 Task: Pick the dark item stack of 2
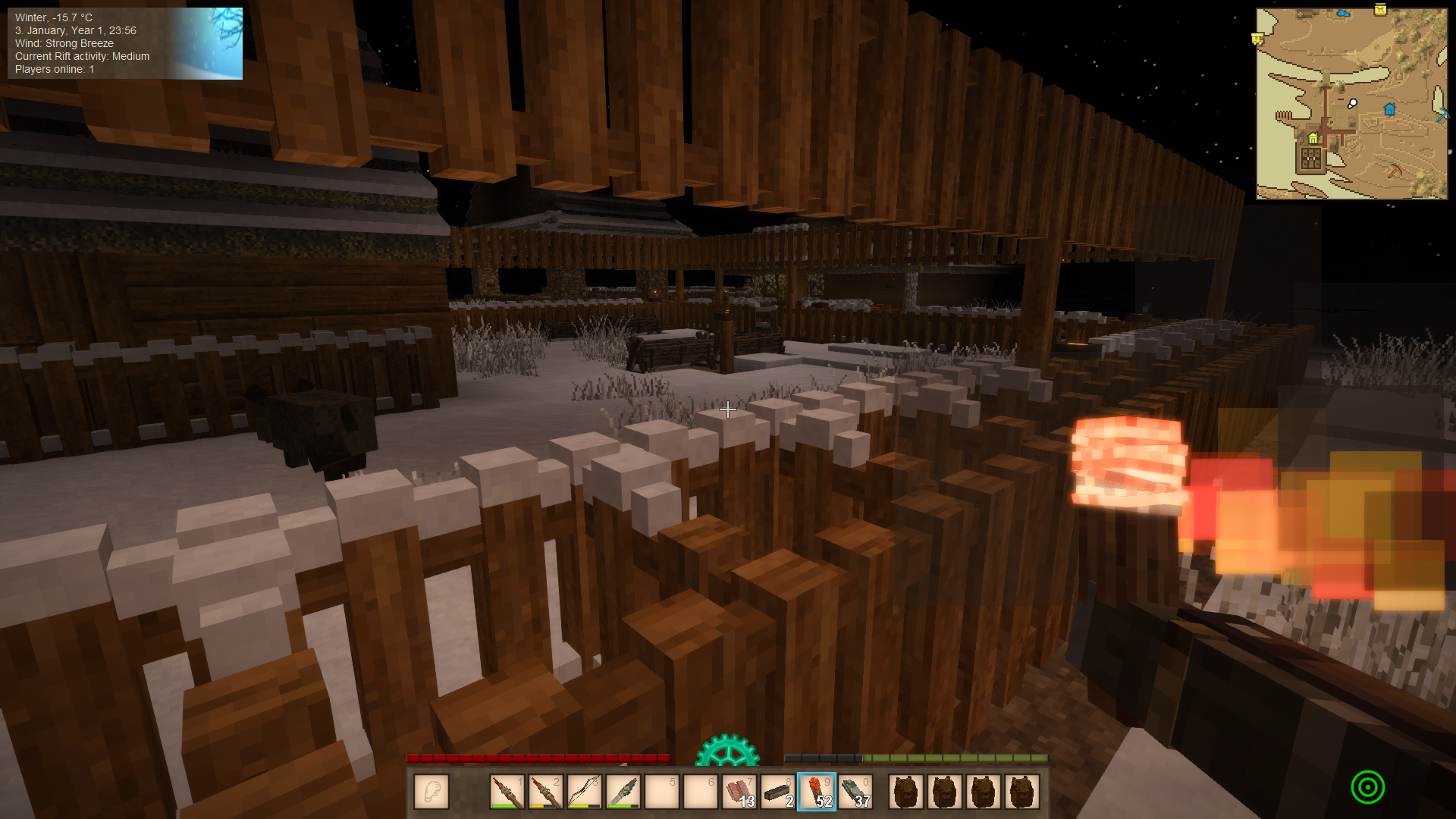[x=777, y=792]
